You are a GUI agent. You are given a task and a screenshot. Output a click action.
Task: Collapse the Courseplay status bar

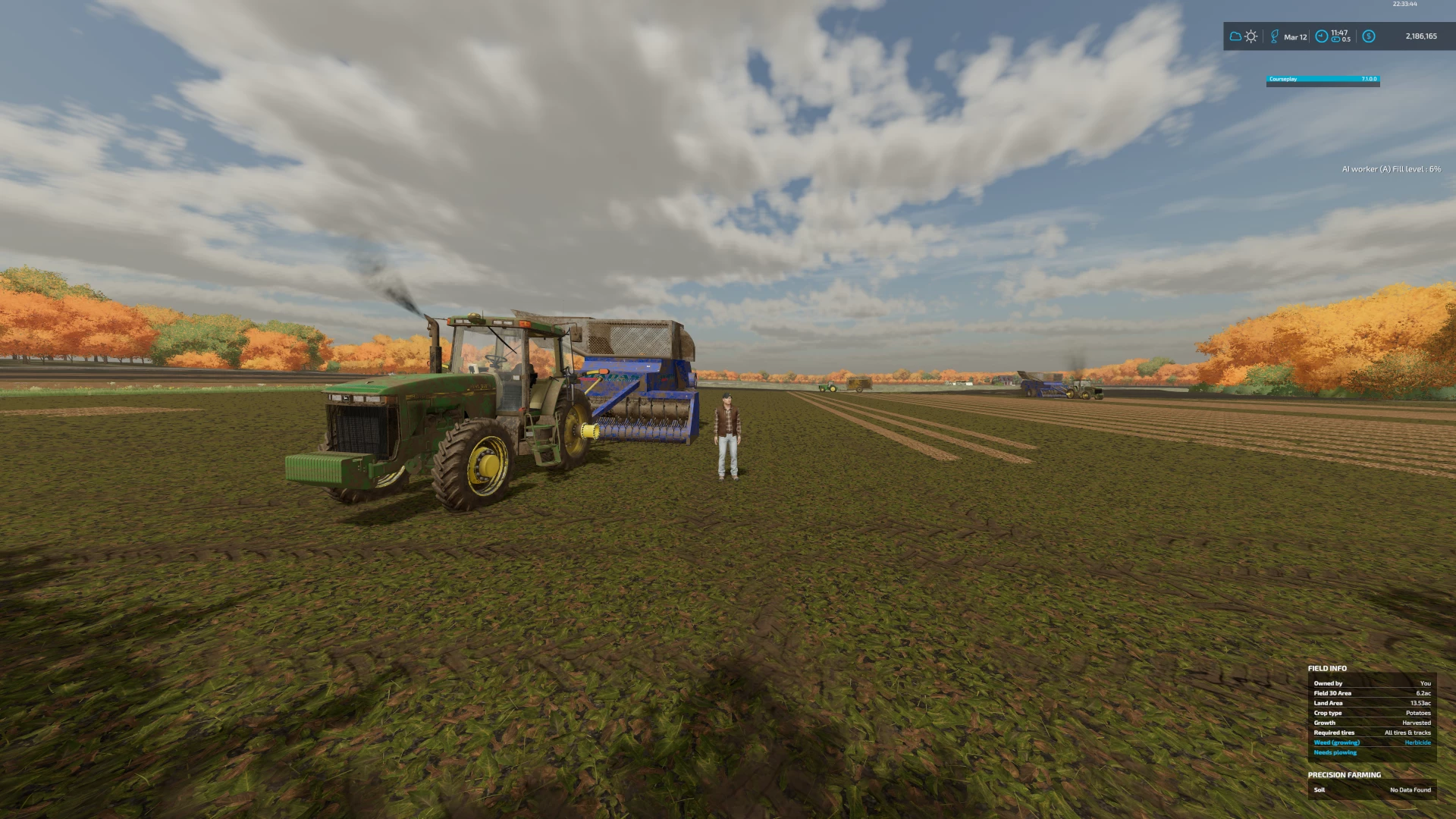[1323, 78]
